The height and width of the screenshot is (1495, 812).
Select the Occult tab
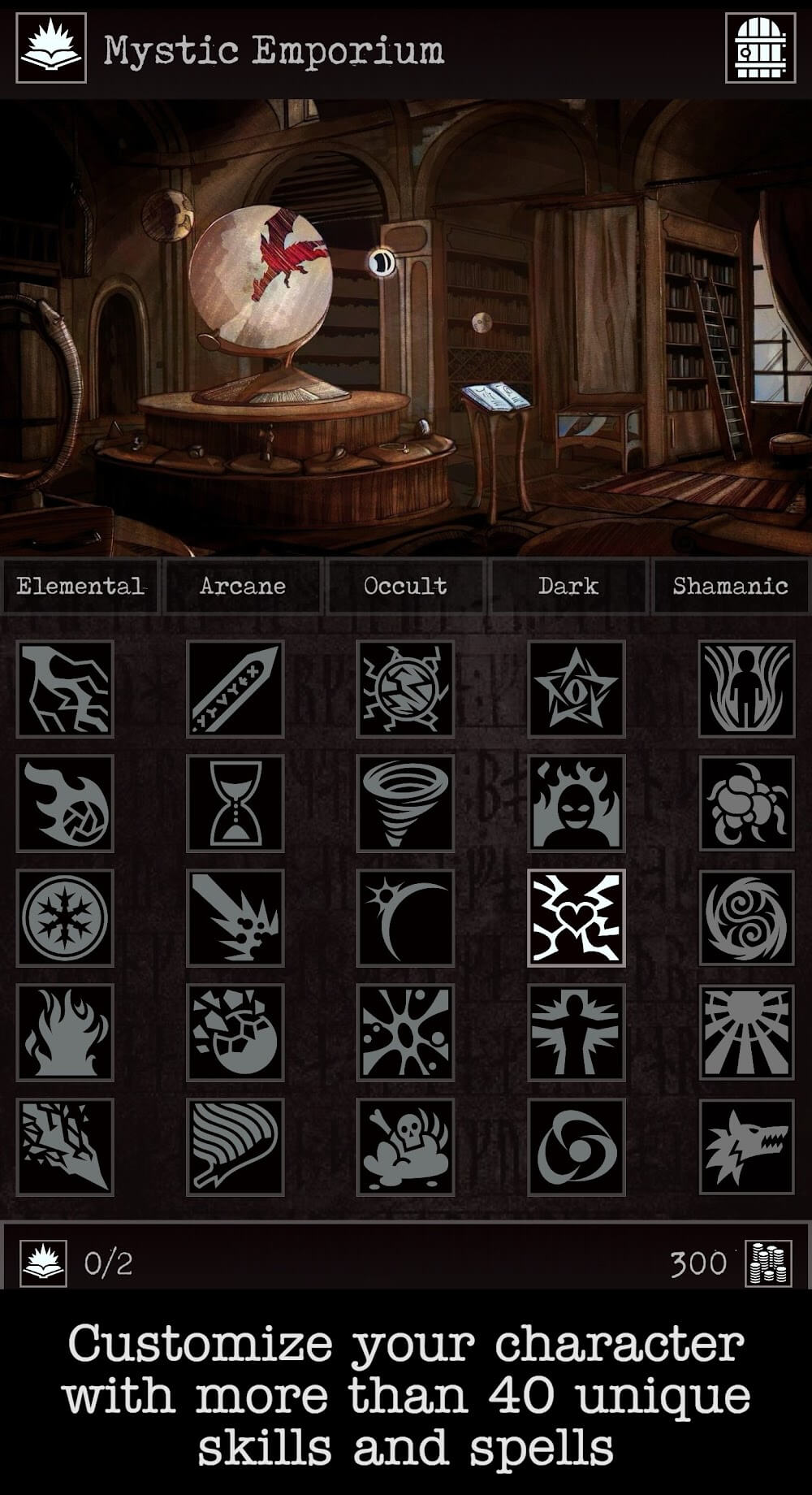405,586
